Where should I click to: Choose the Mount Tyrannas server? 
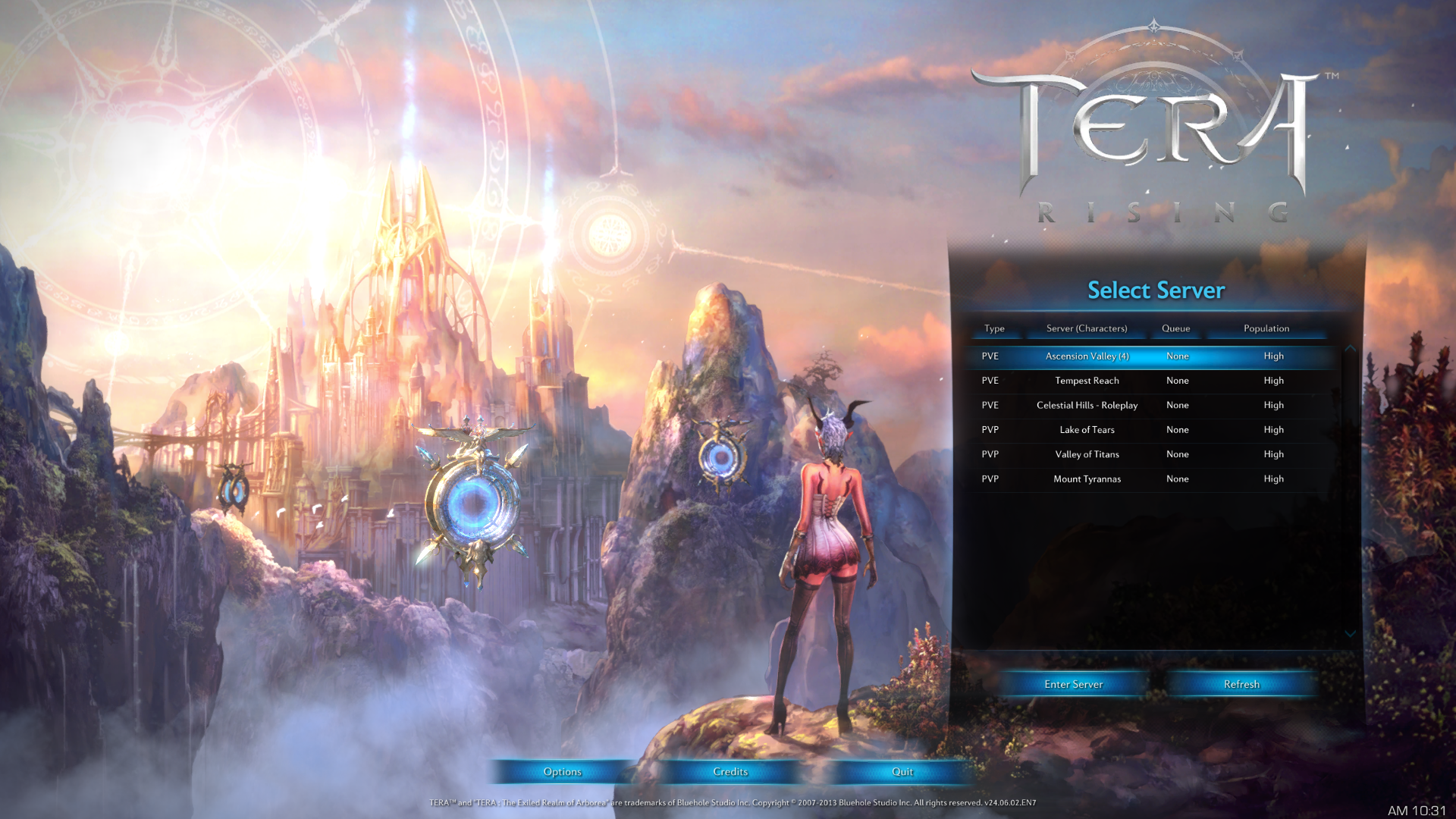(x=1086, y=479)
